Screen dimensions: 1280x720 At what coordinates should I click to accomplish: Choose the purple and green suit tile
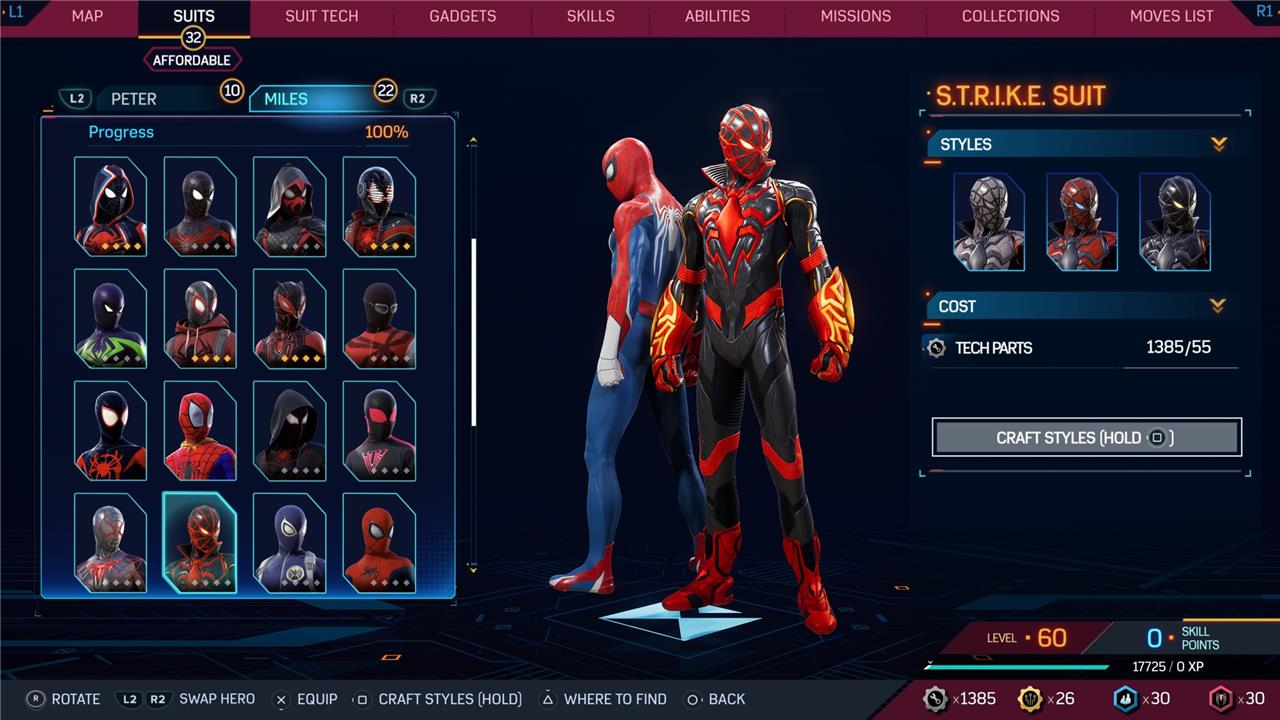(110, 318)
